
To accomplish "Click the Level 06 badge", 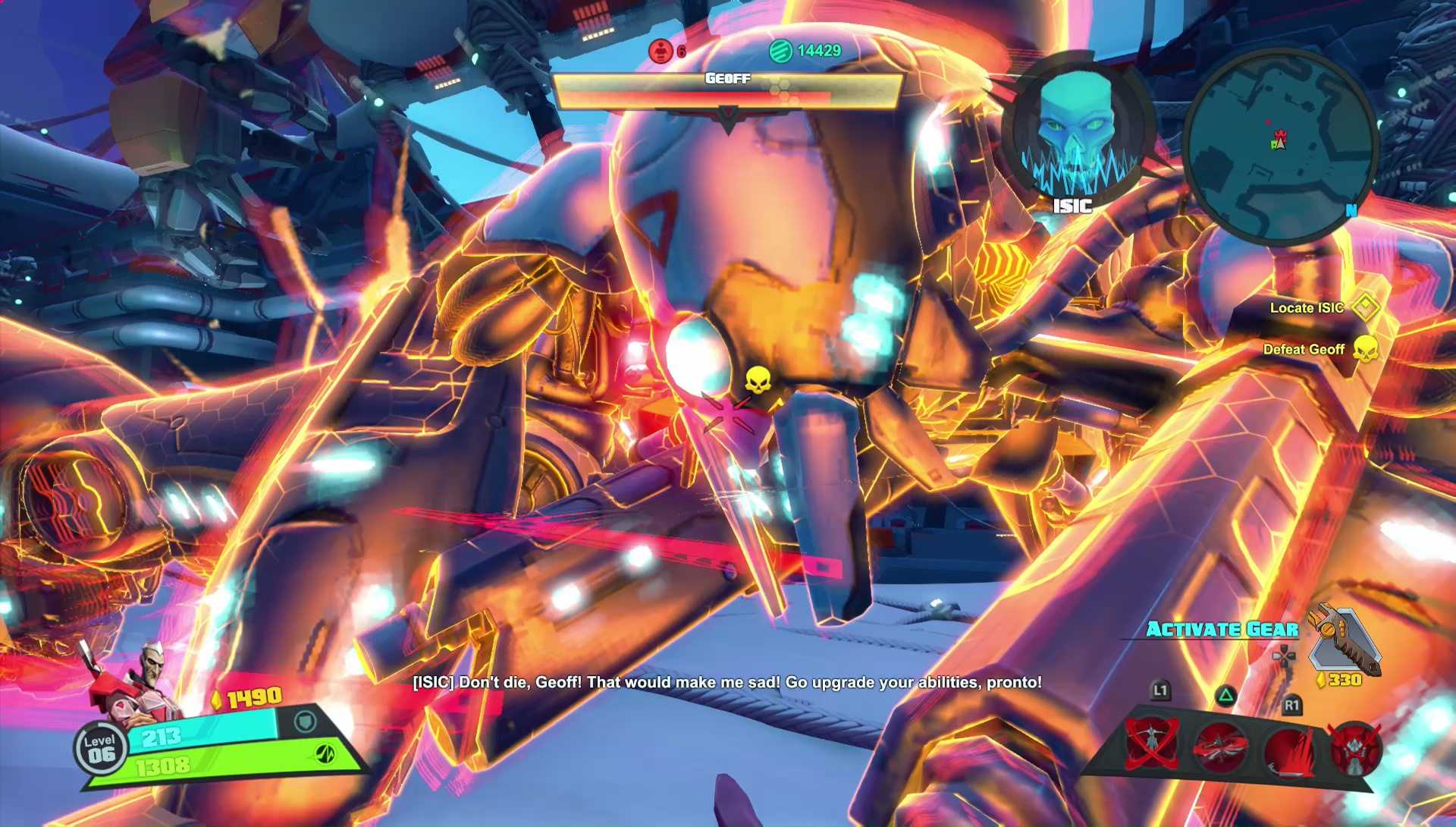I will pyautogui.click(x=101, y=749).
